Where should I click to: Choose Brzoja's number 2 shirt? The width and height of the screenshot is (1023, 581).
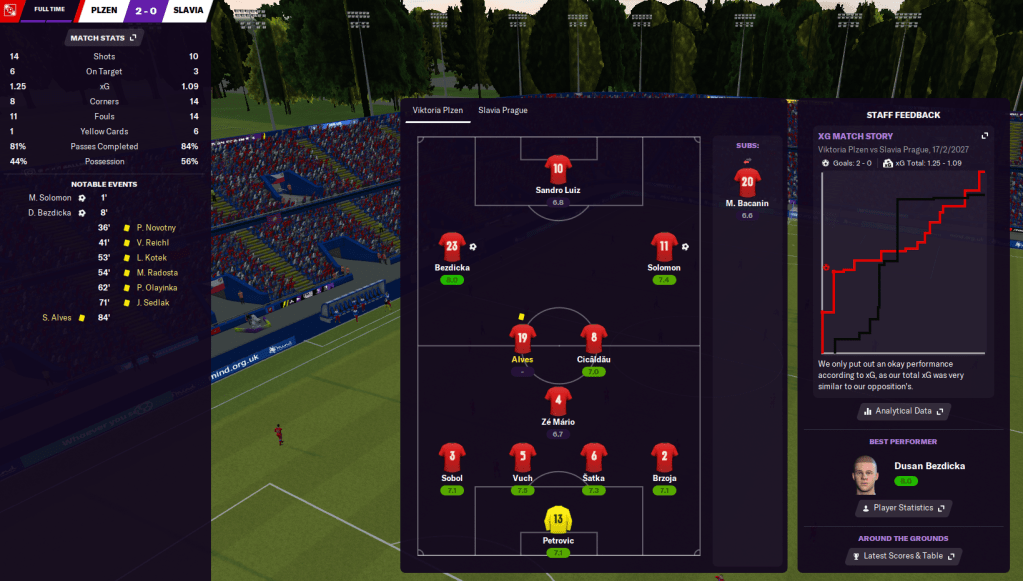[x=664, y=458]
